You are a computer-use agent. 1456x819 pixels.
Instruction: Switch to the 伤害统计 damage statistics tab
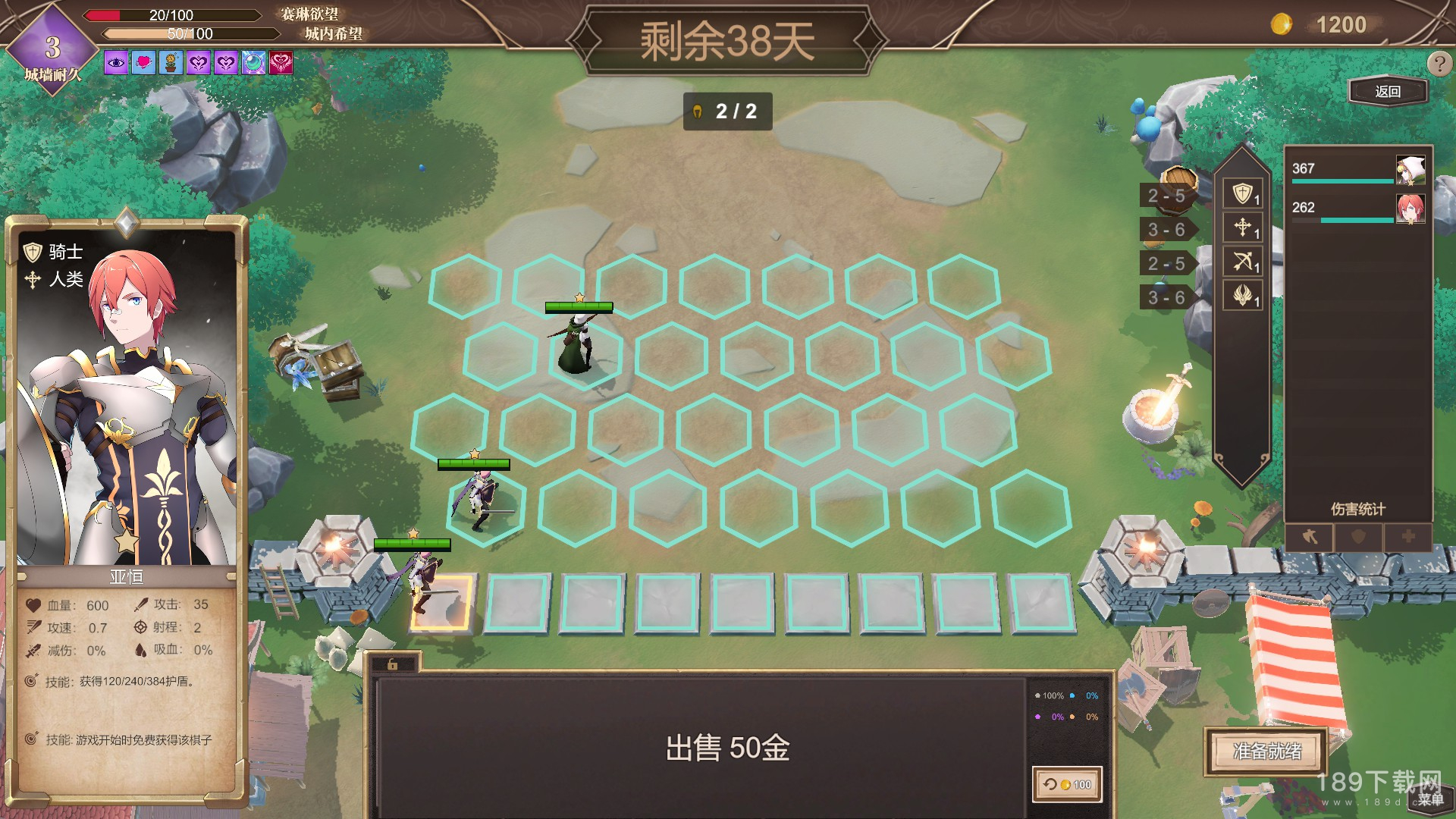click(1360, 510)
